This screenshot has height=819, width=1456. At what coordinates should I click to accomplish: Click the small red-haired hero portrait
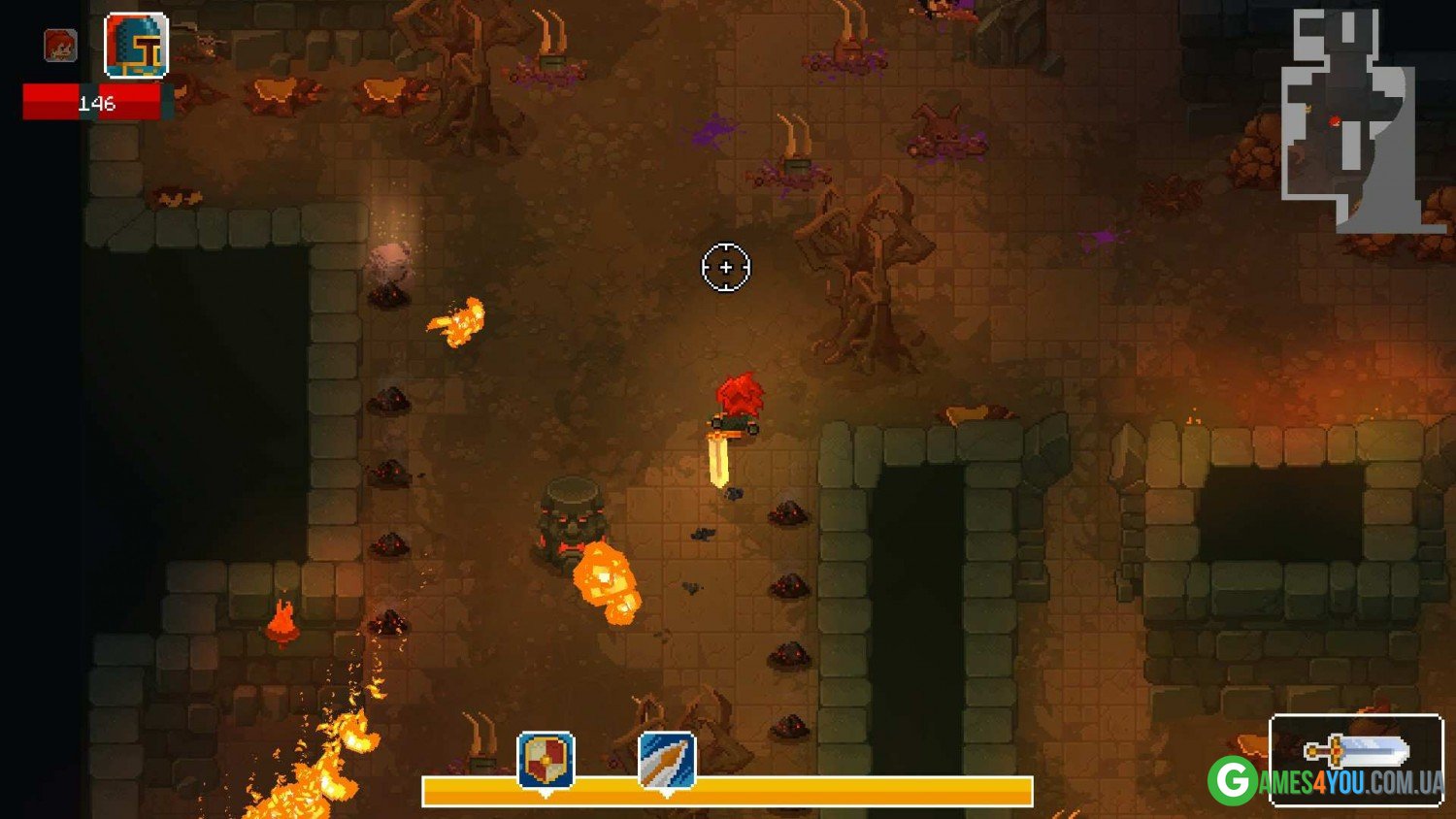tap(60, 46)
